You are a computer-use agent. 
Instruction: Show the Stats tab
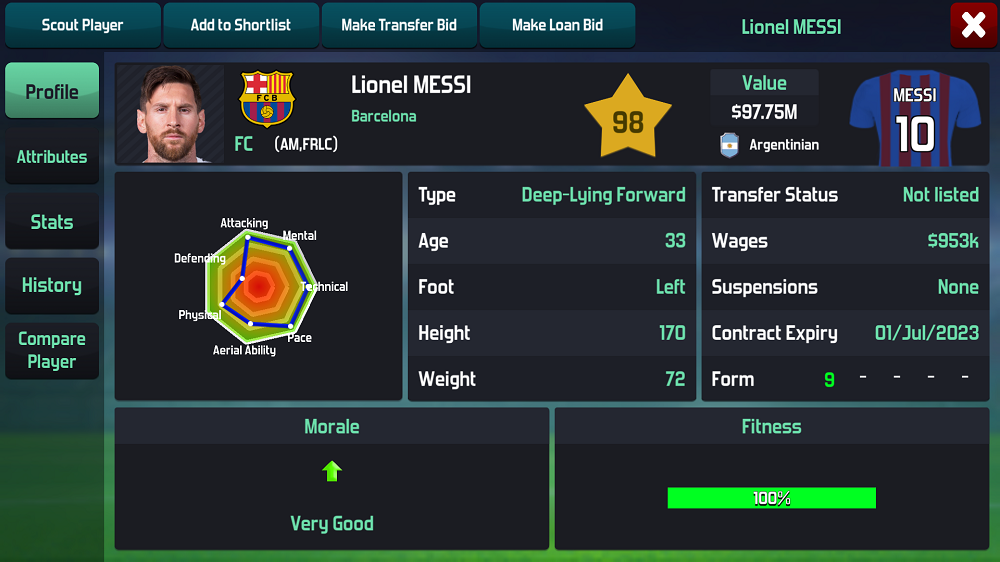52,221
